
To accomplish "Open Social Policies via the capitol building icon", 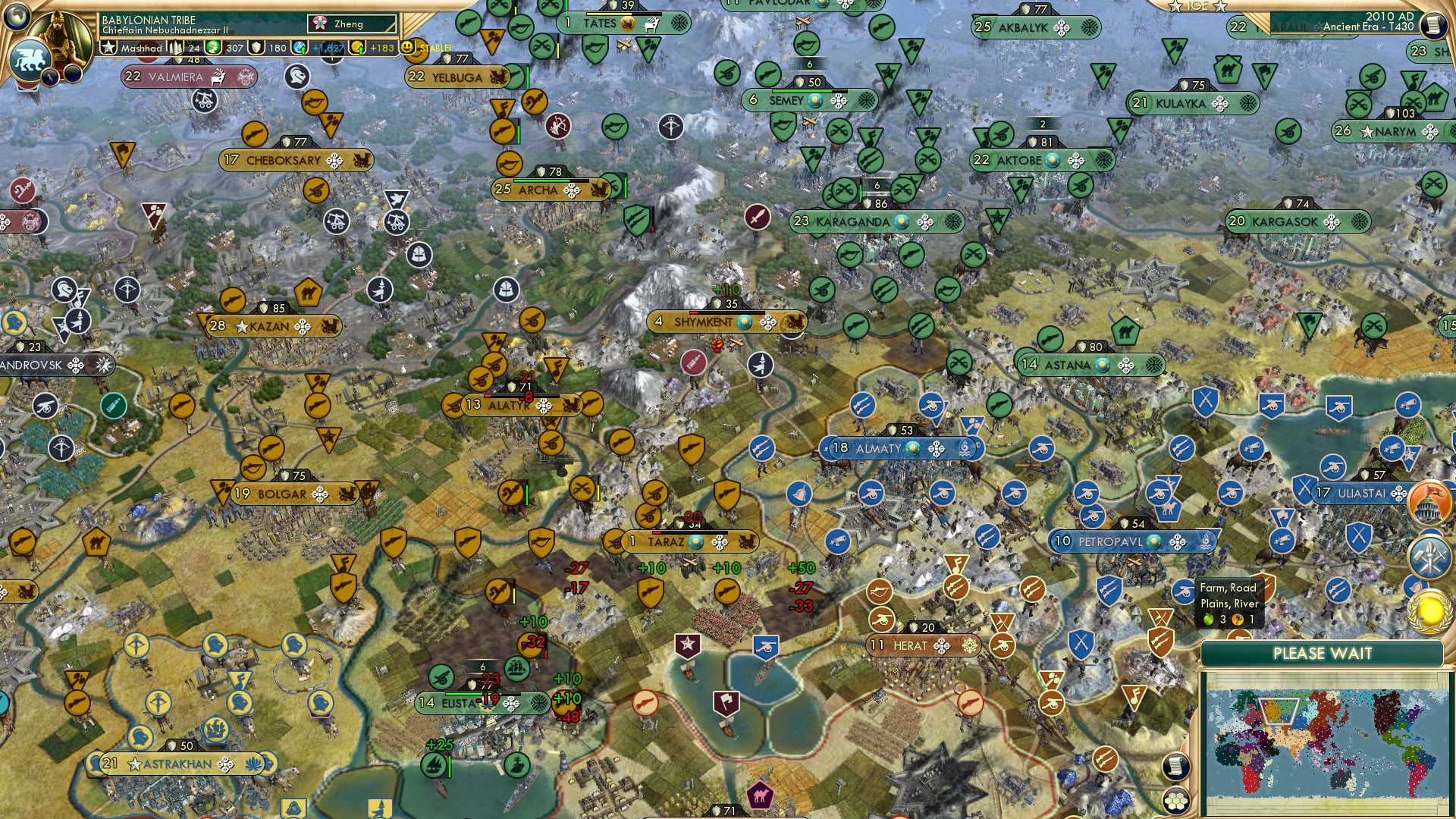I will click(1429, 500).
